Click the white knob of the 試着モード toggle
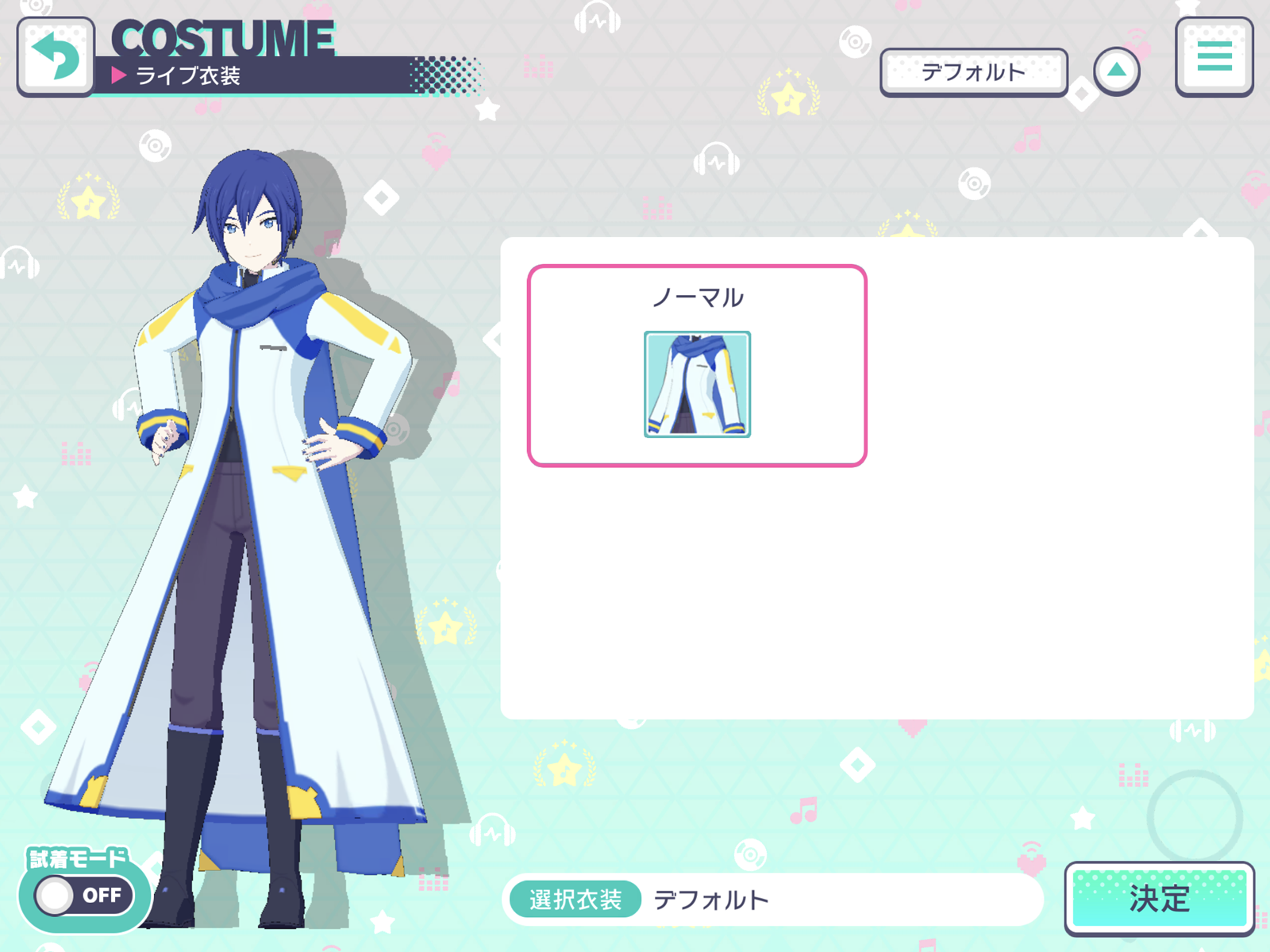Screen dimensions: 1270x952 coord(54,895)
